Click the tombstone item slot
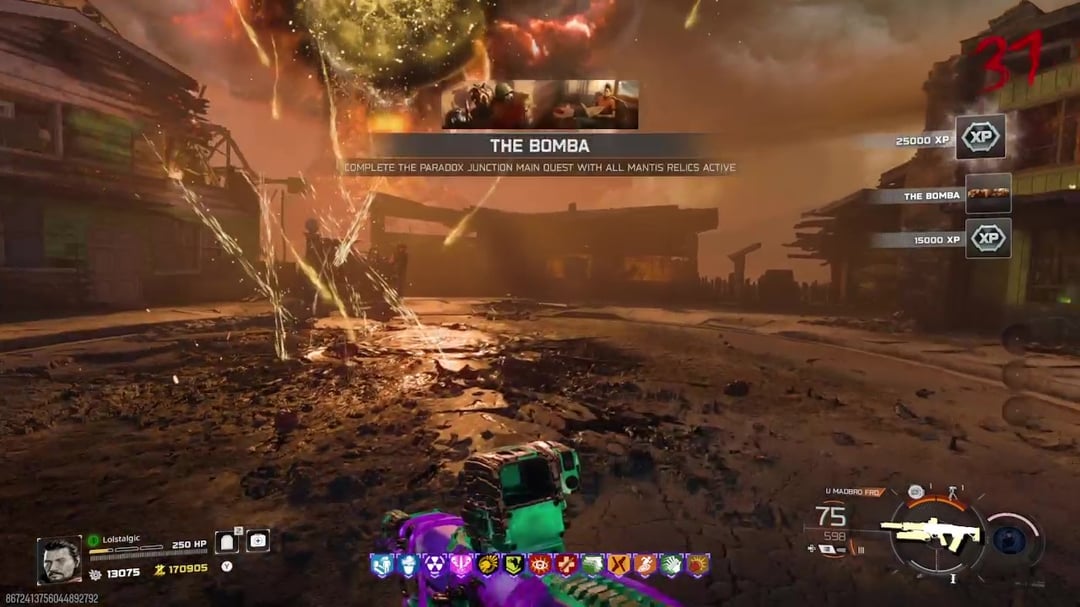 [227, 541]
